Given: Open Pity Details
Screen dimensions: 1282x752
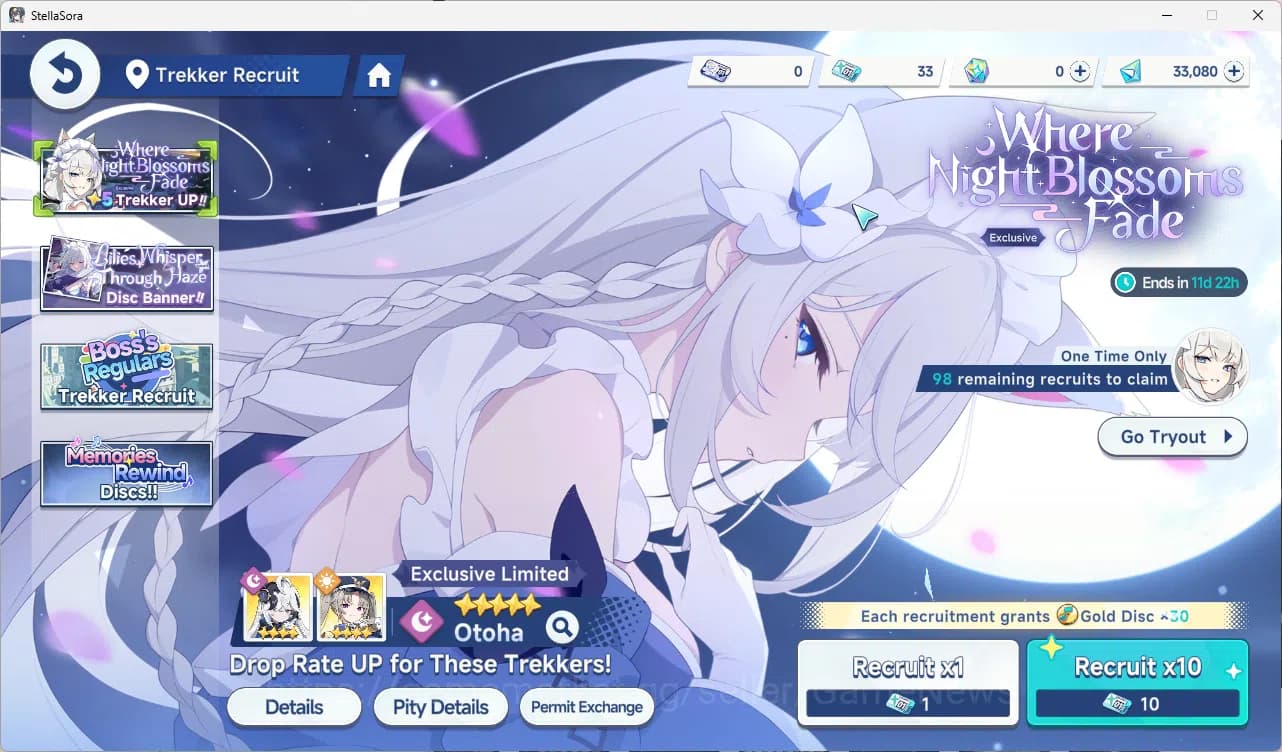Looking at the screenshot, I should 440,707.
